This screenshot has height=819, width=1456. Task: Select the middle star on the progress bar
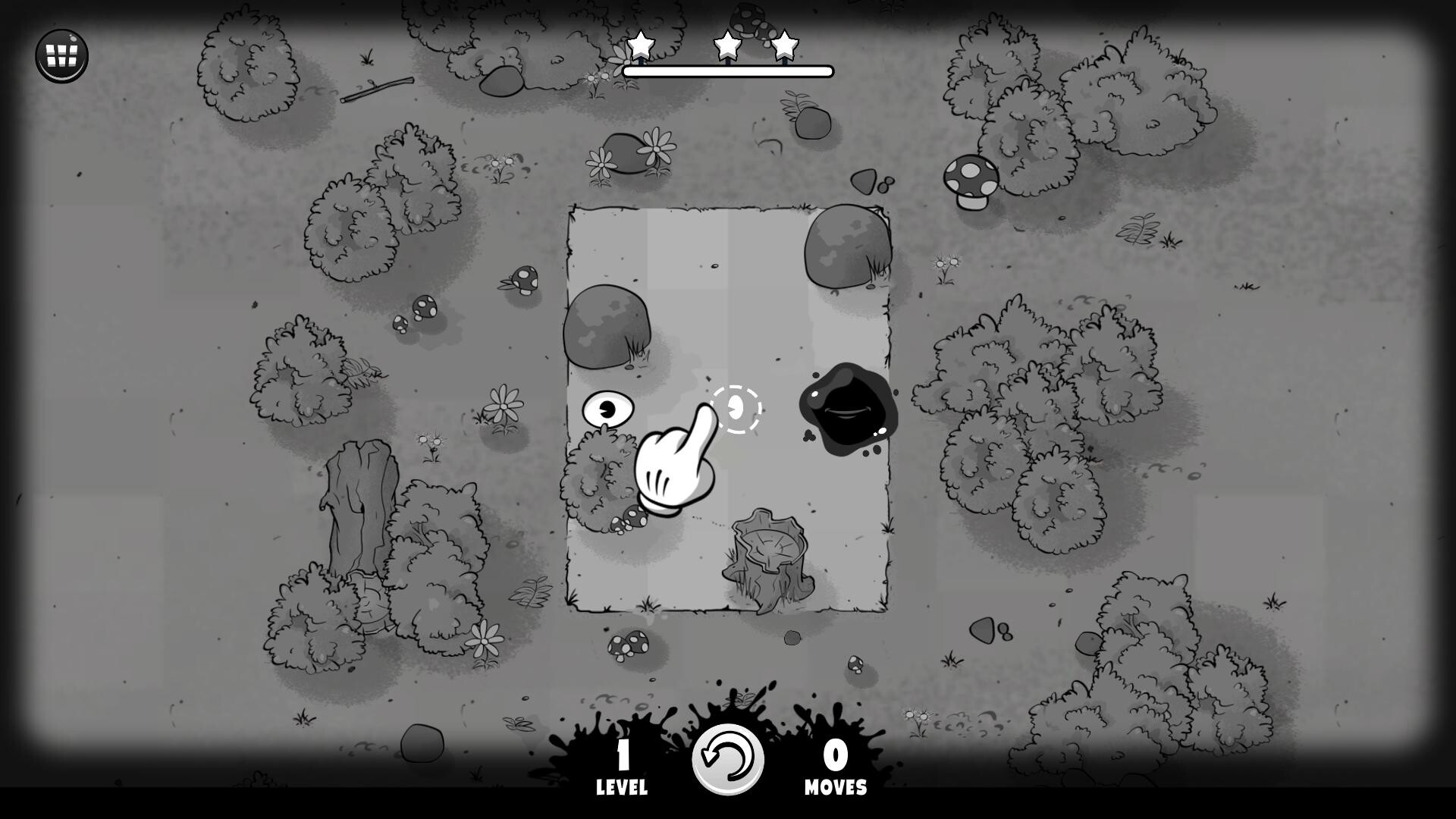pyautogui.click(x=727, y=45)
